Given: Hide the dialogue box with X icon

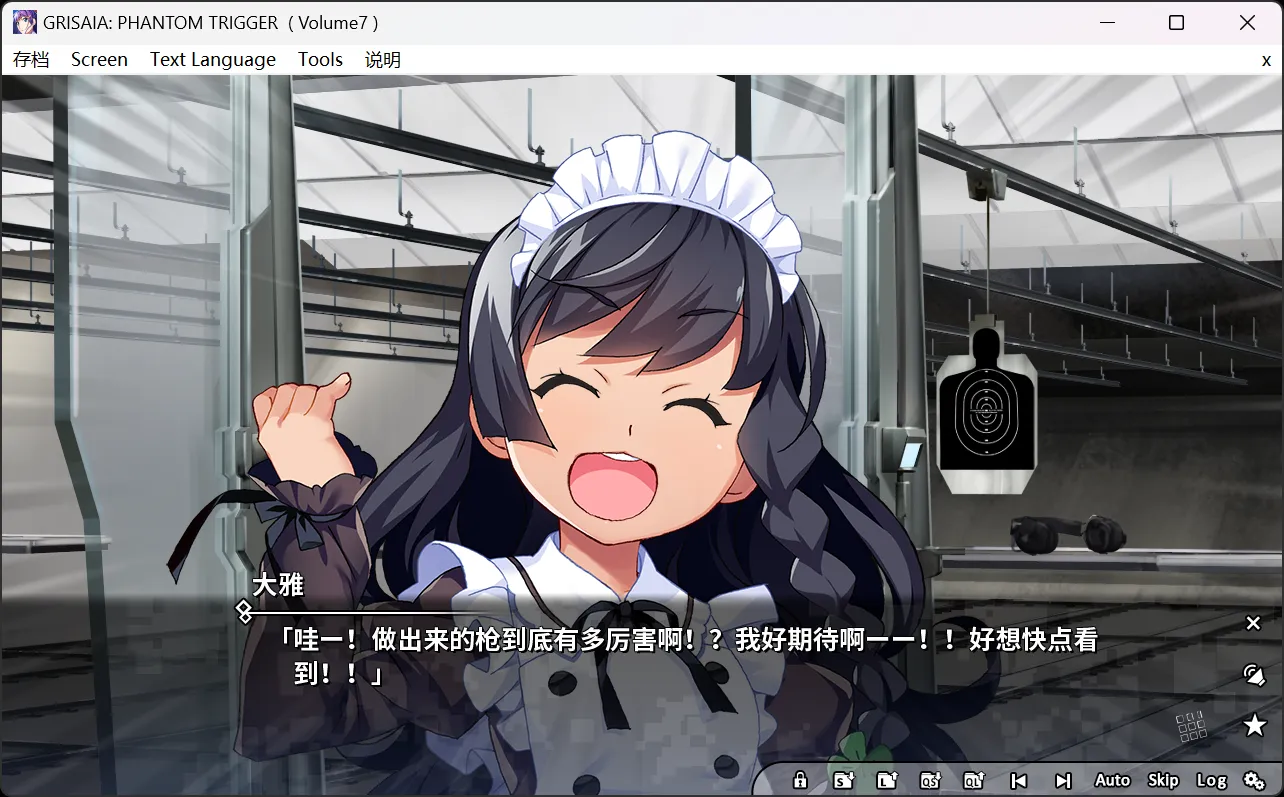Looking at the screenshot, I should (1253, 623).
